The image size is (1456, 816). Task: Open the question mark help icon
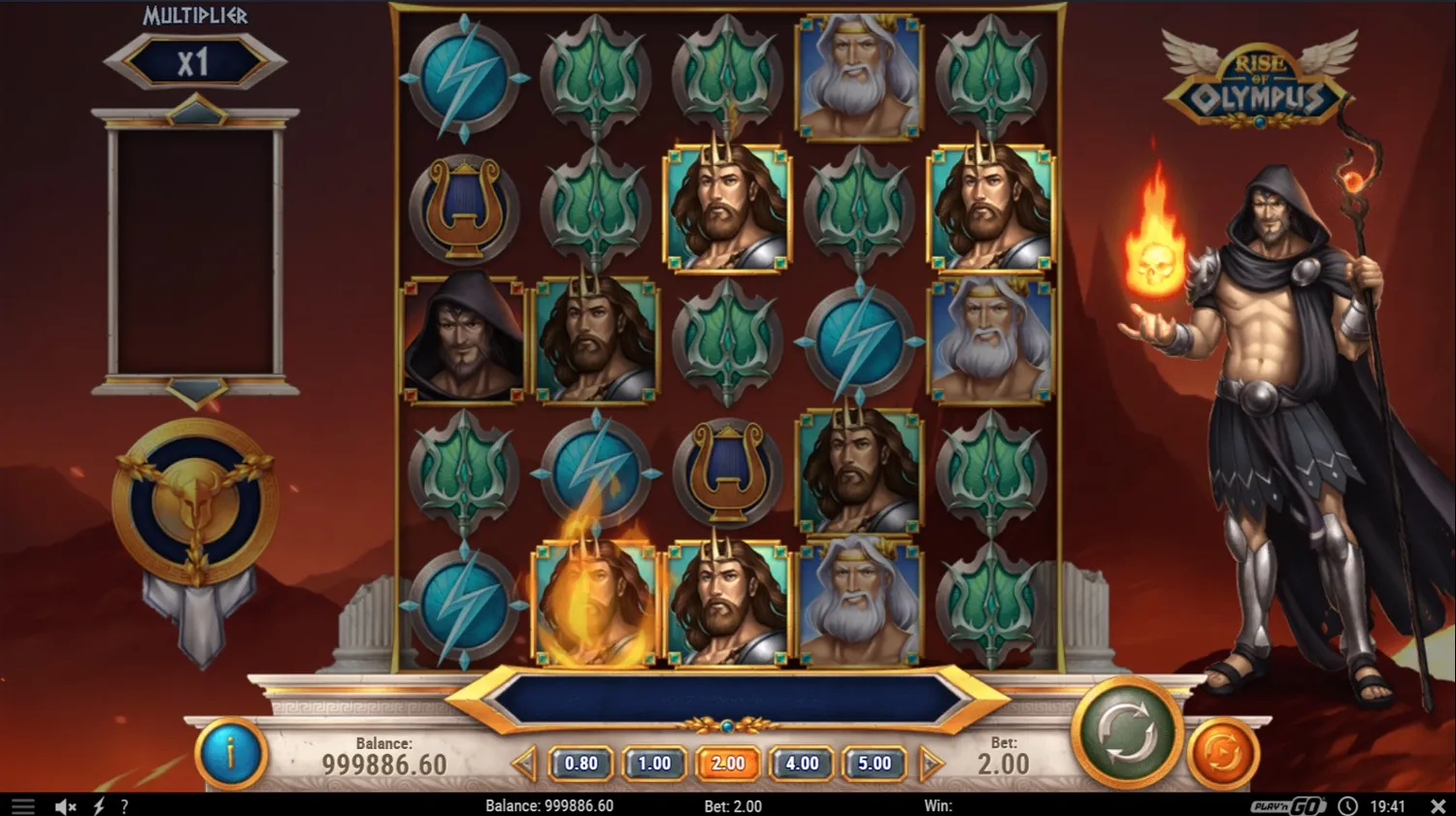pos(123,805)
